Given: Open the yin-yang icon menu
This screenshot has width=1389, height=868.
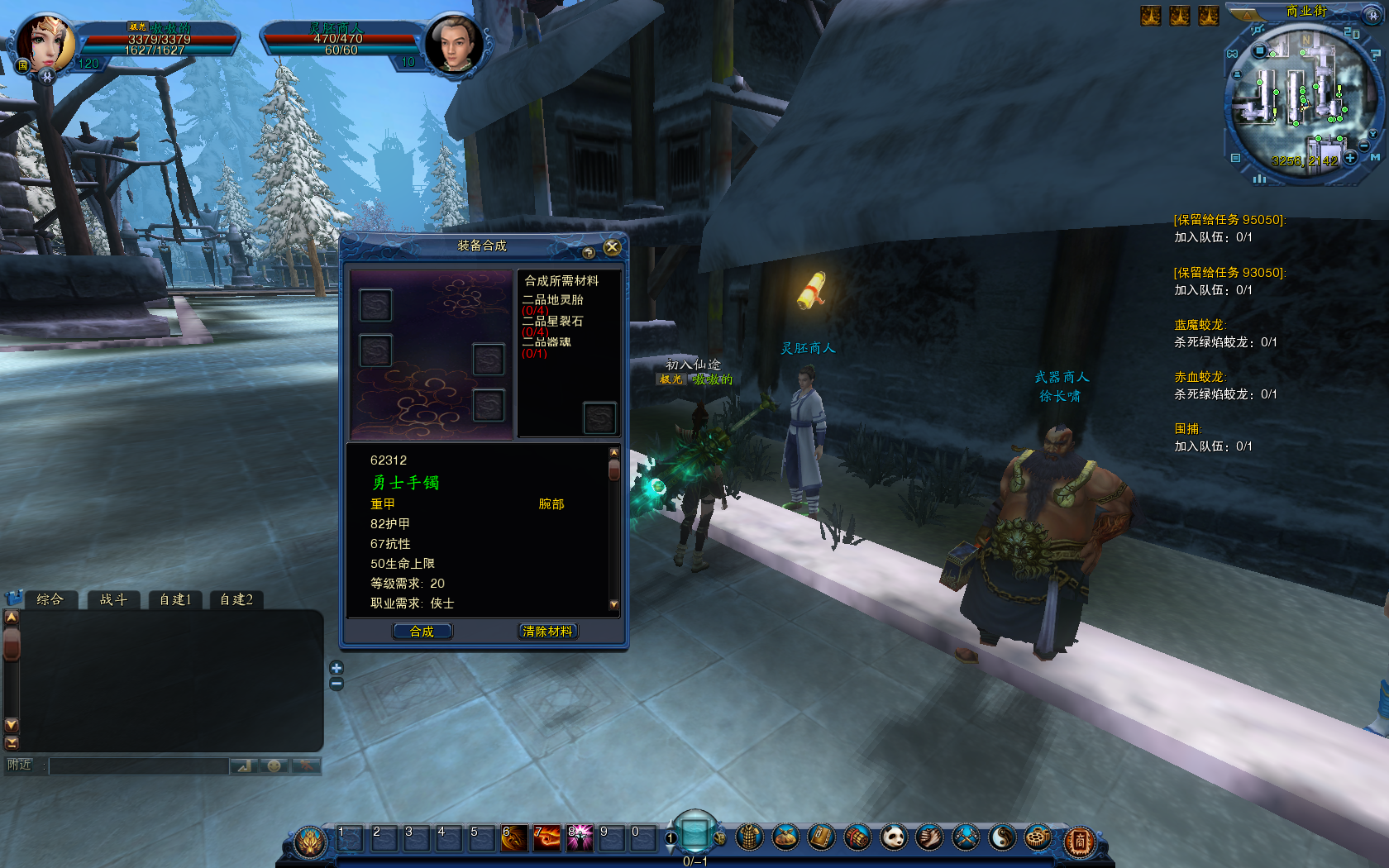Looking at the screenshot, I should (1002, 838).
